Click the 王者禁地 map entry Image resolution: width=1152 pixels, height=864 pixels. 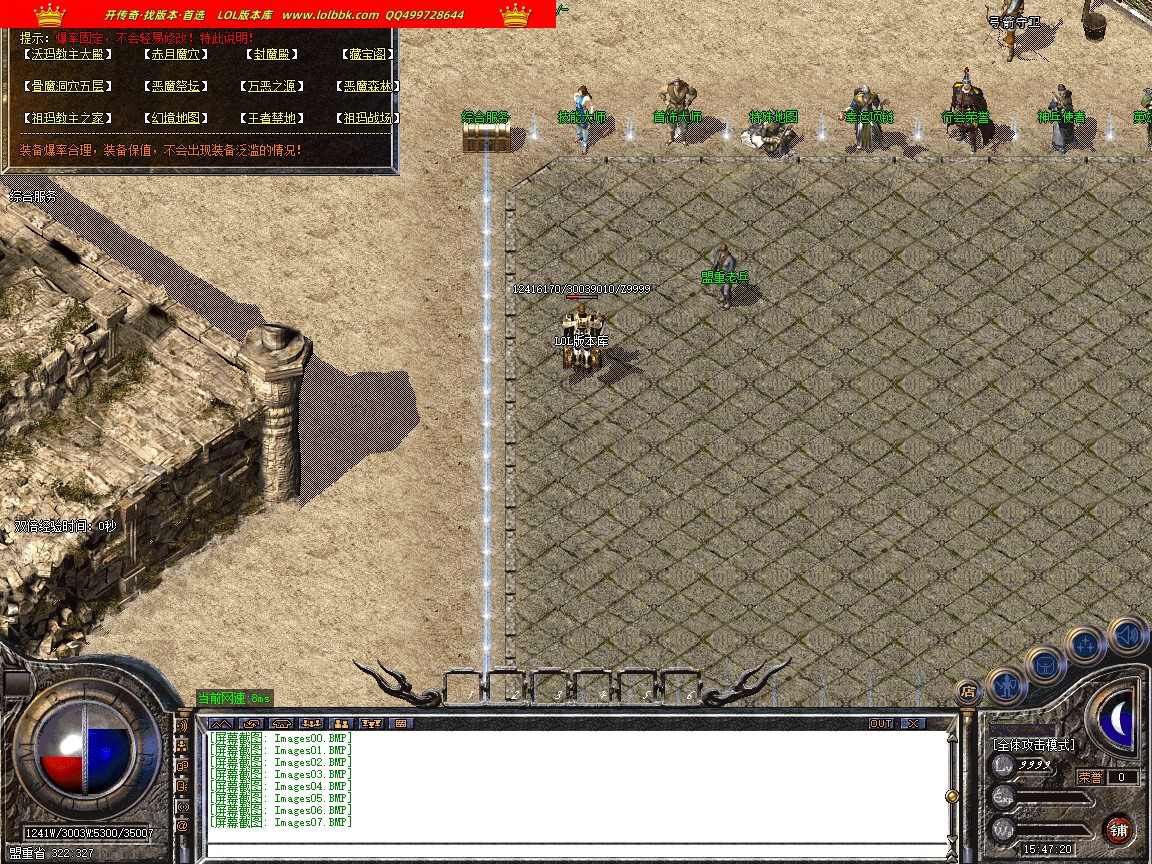tap(271, 119)
